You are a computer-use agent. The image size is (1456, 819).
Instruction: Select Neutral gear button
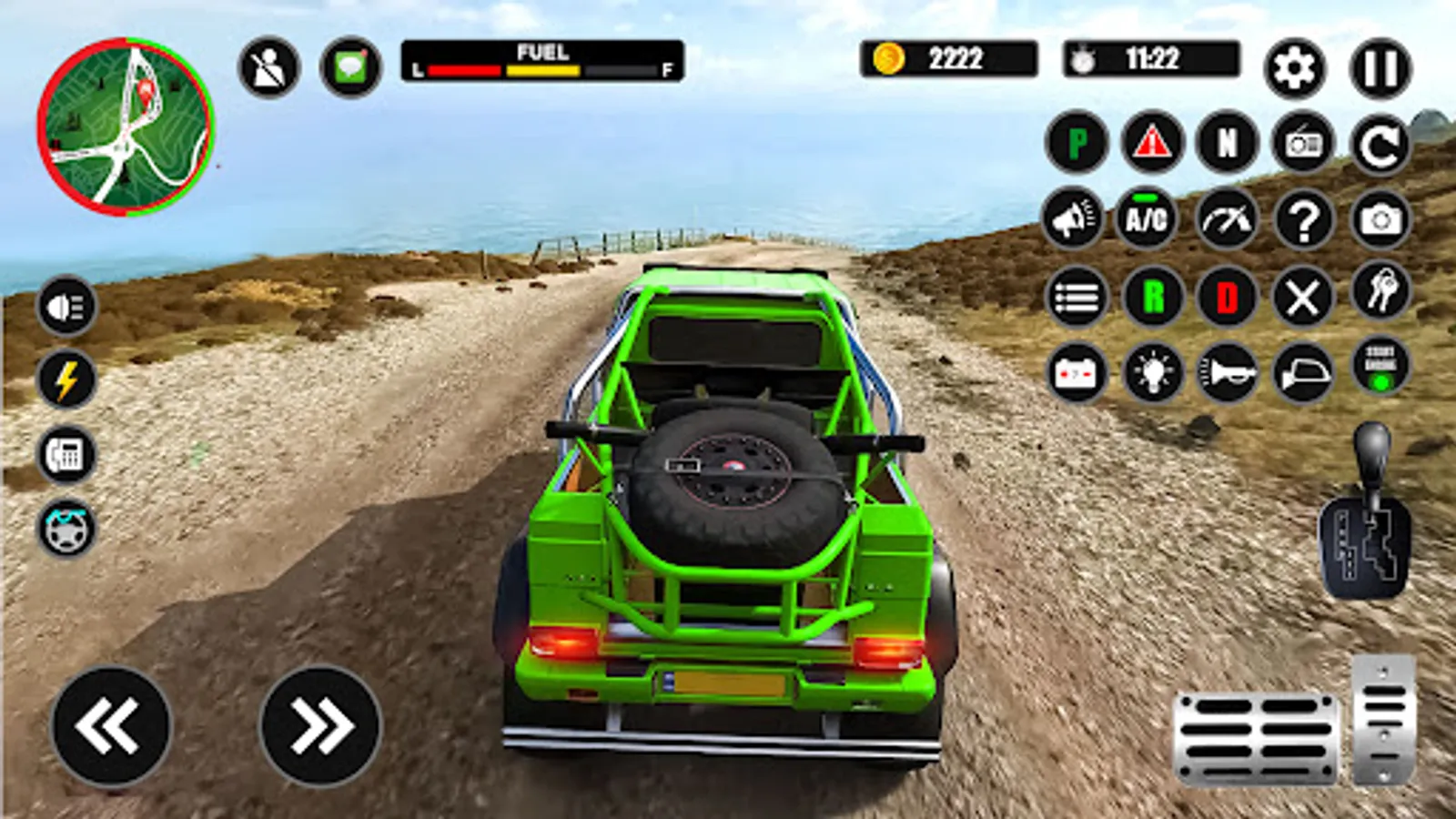click(1228, 143)
